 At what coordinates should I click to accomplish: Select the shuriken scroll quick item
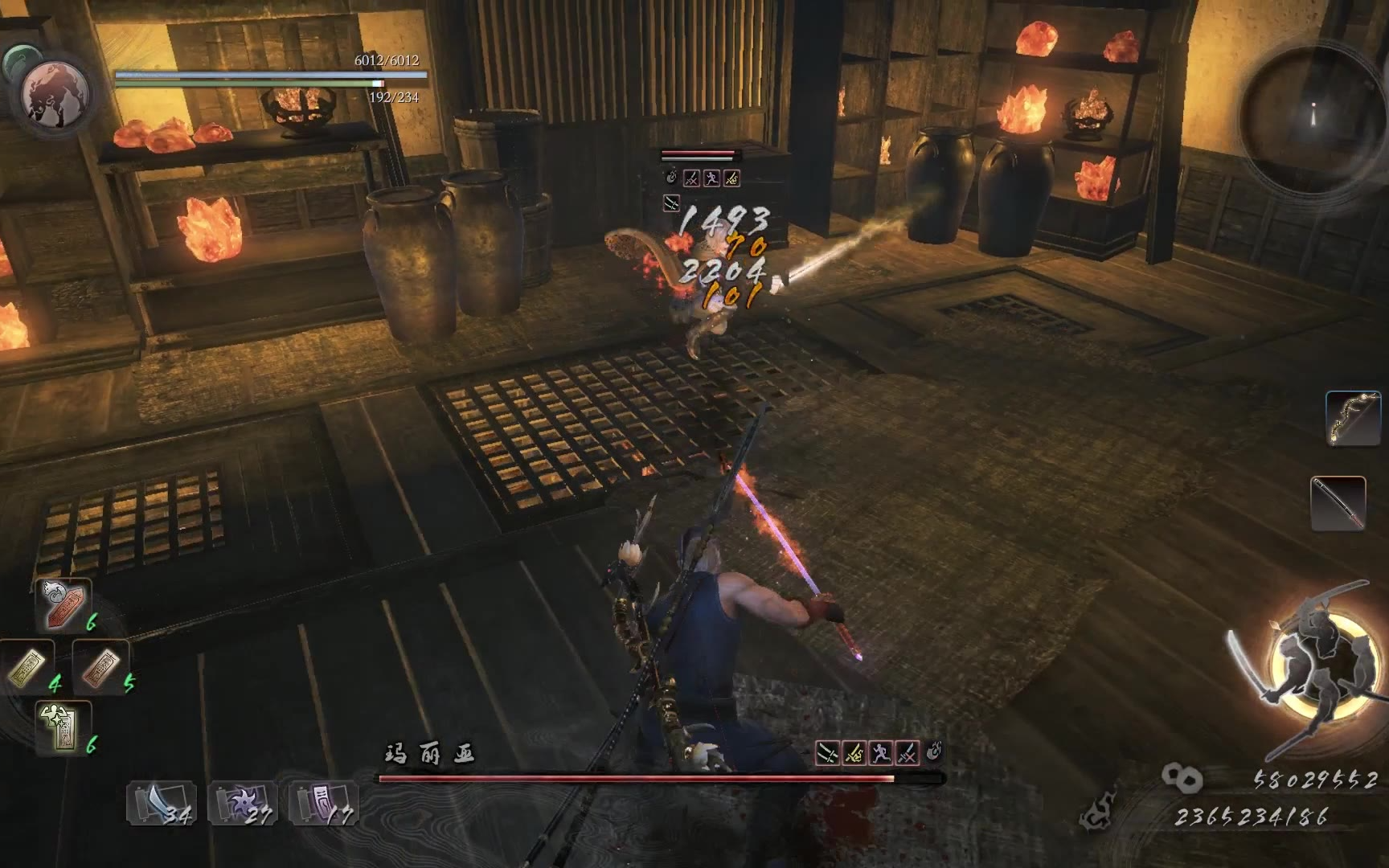pyautogui.click(x=242, y=802)
